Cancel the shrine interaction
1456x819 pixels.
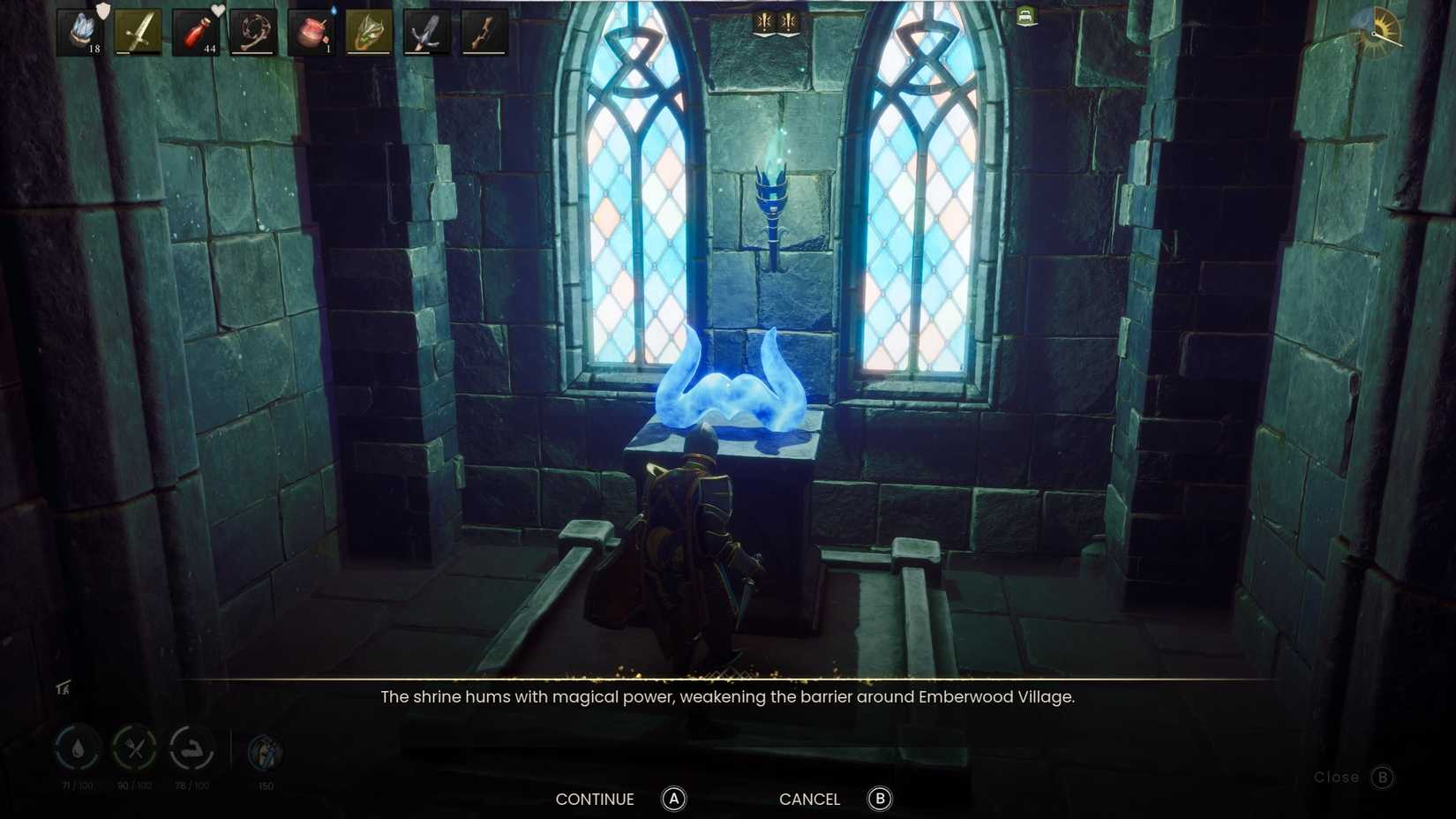tap(808, 799)
